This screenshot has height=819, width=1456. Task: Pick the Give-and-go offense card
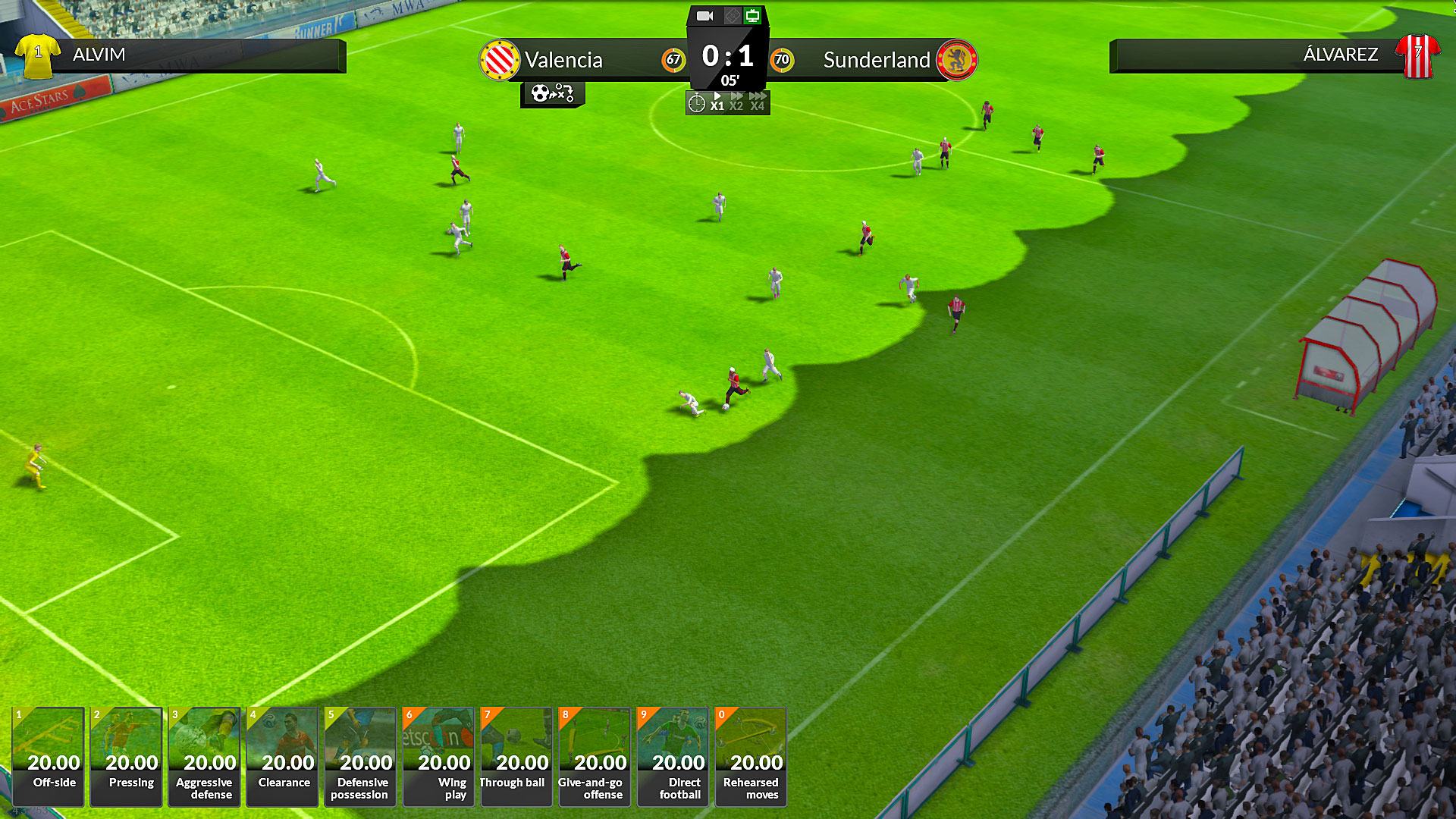595,756
